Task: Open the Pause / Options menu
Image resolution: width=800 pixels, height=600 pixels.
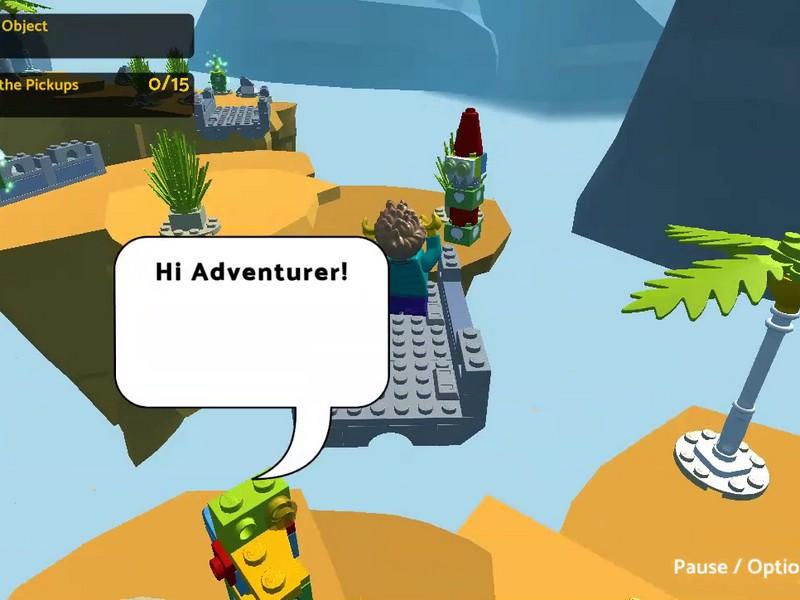Action: pyautogui.click(x=736, y=567)
